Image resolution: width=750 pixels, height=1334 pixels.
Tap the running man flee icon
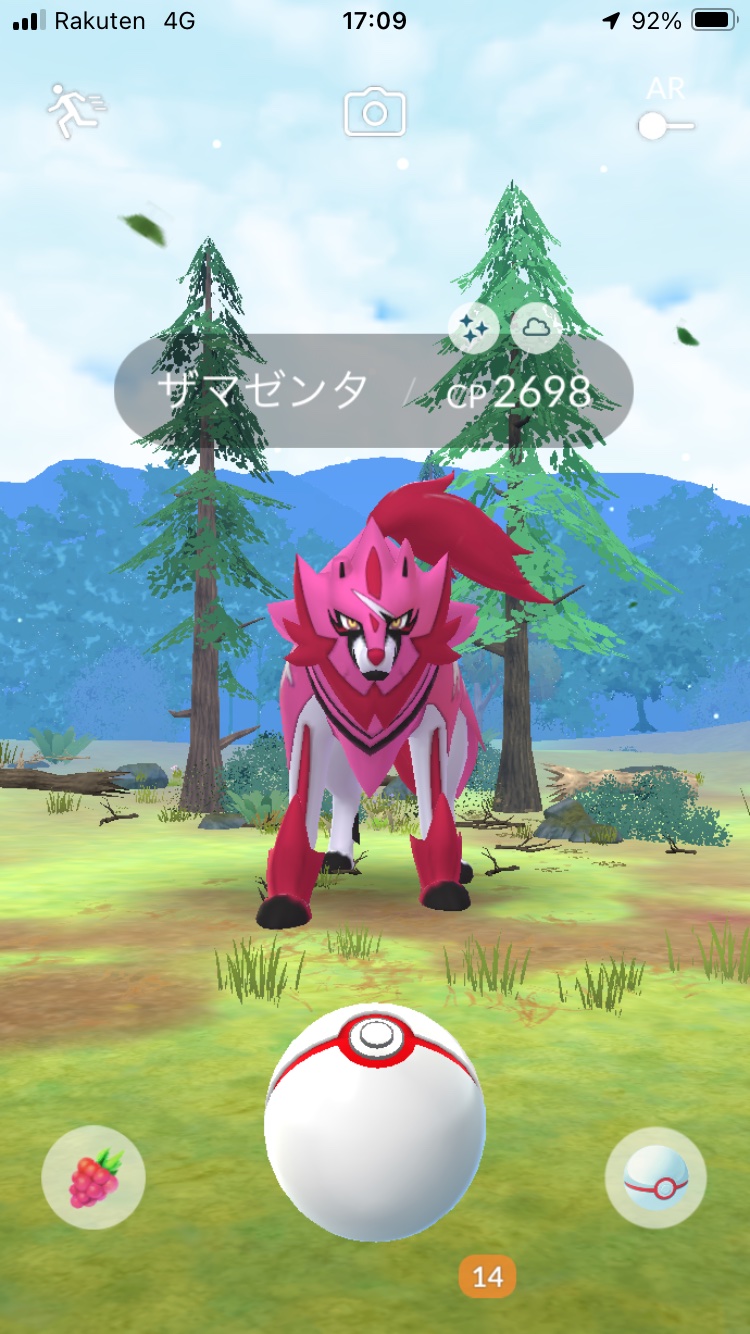[x=76, y=110]
